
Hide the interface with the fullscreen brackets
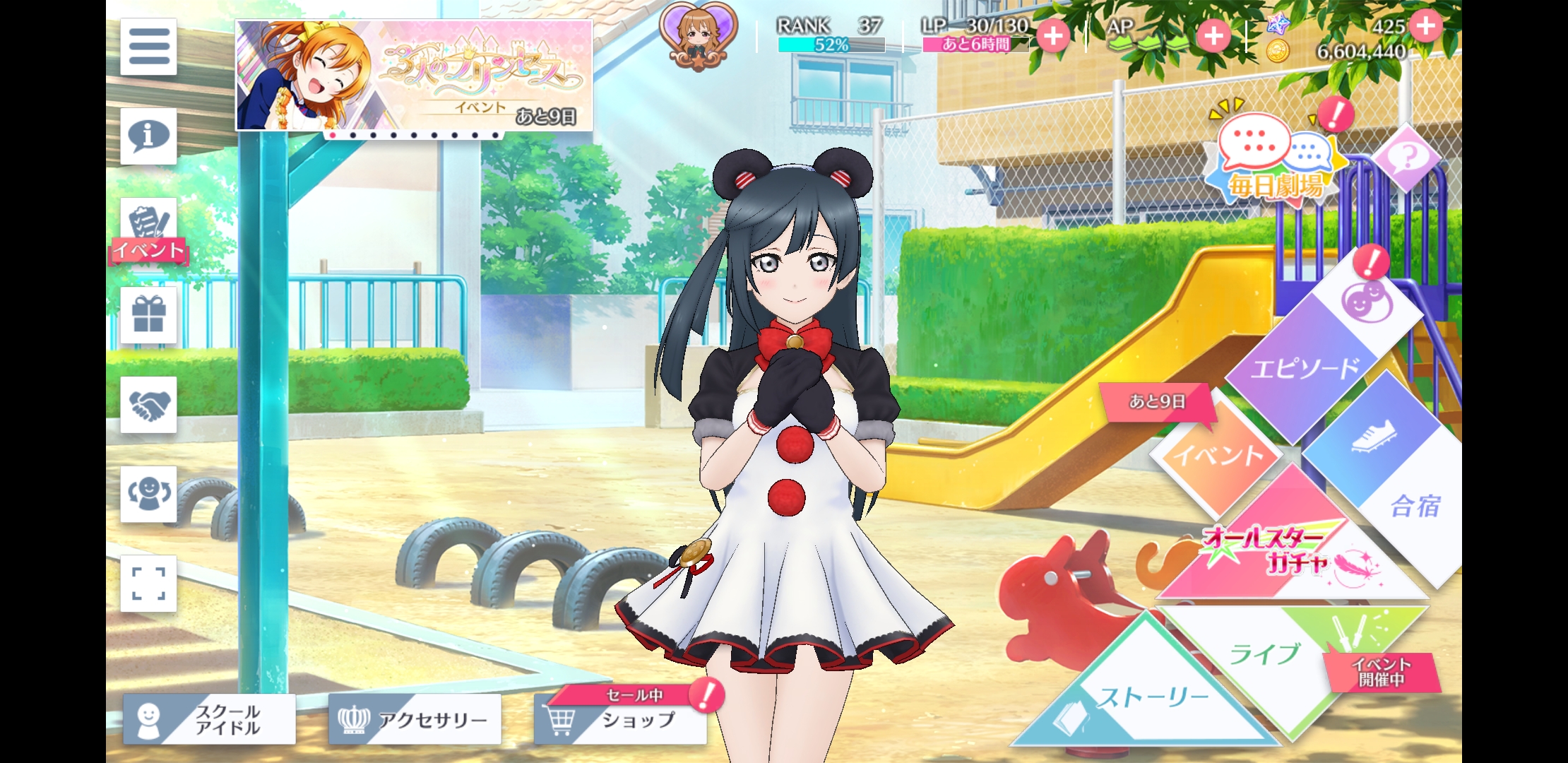(148, 584)
